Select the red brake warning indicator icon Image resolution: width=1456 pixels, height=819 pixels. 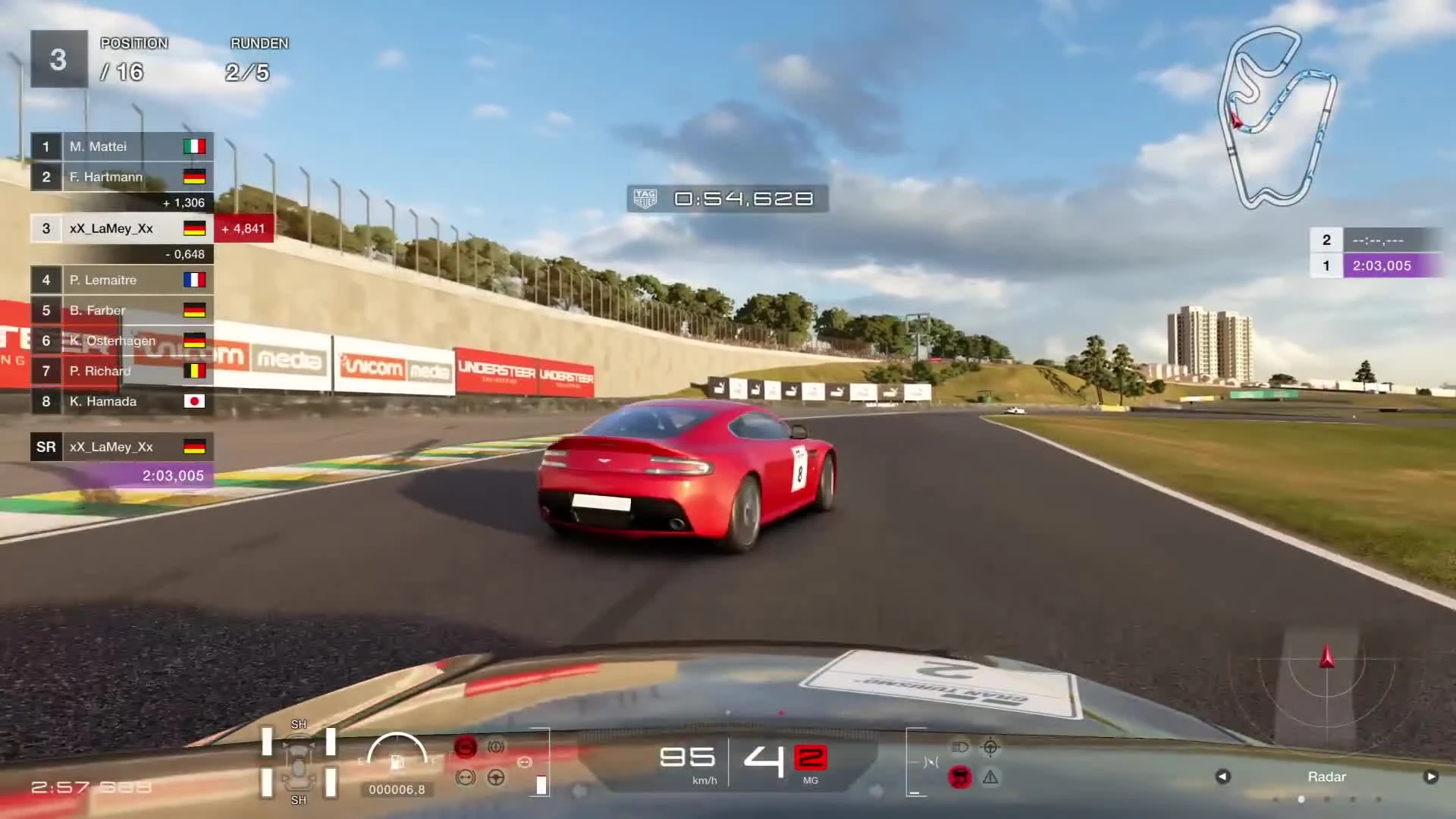(x=465, y=745)
